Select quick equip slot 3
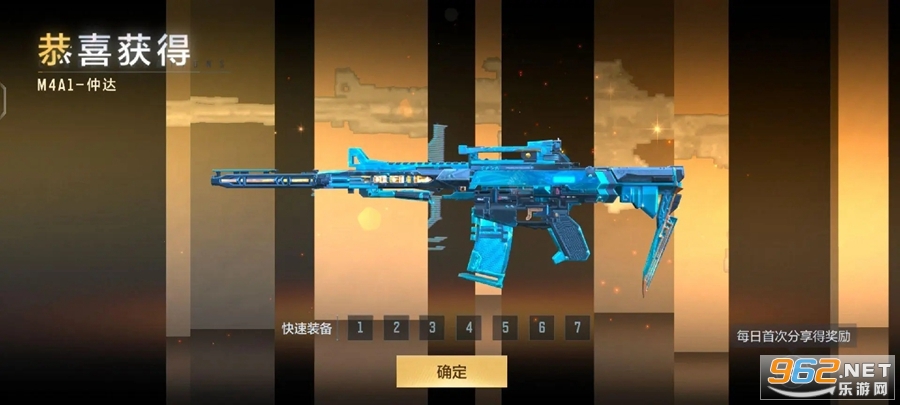Screen dimensions: 900x405 [x=432, y=327]
